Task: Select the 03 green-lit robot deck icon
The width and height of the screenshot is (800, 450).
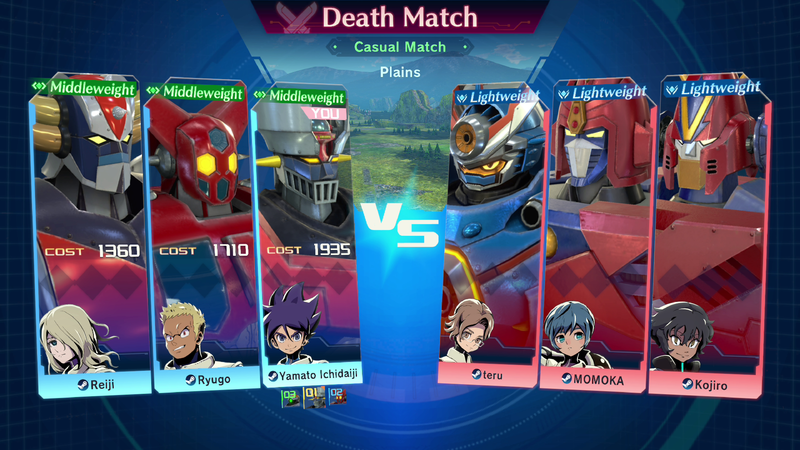Action: pos(290,399)
